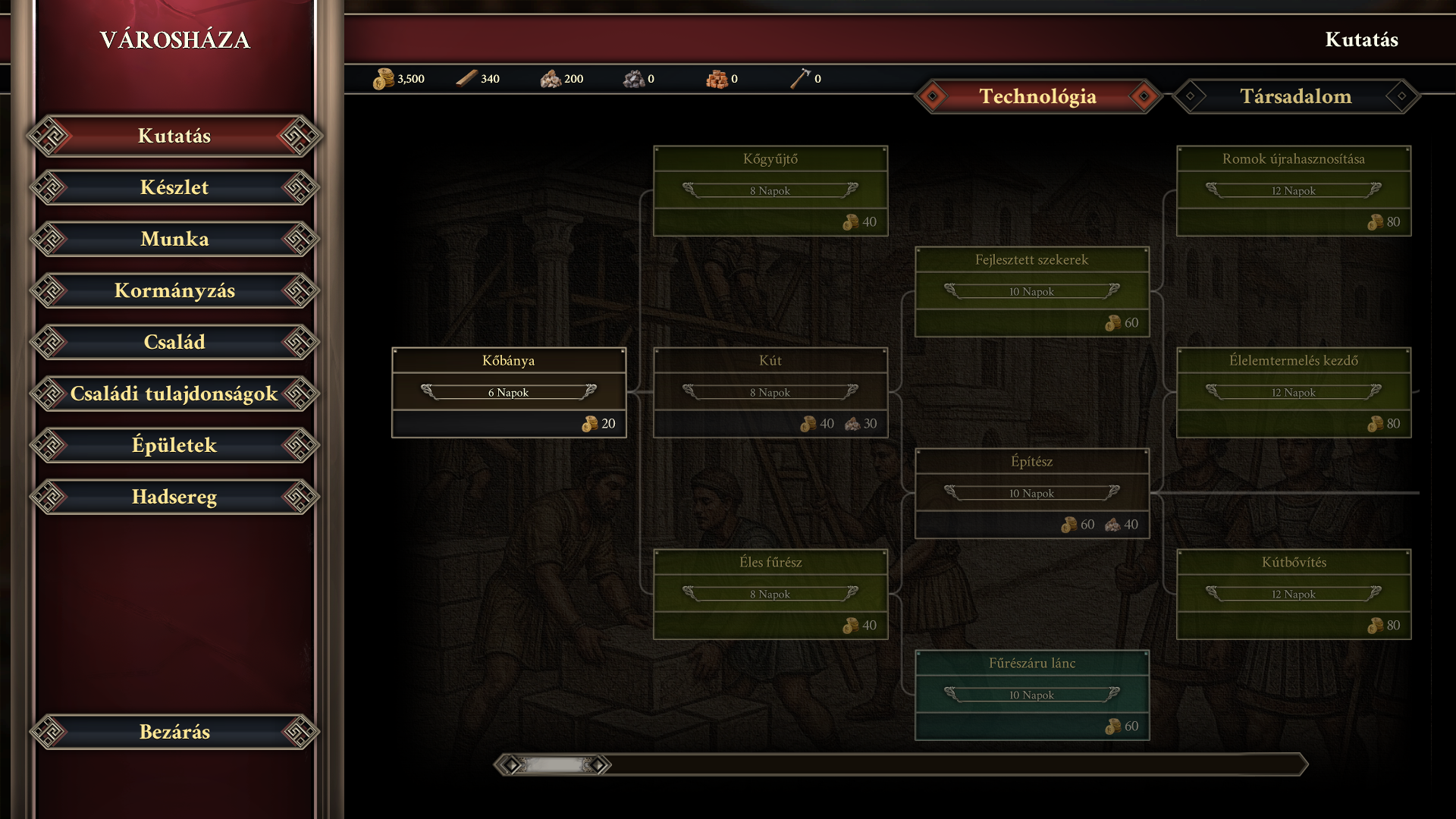This screenshot has width=1456, height=819.
Task: Choose Romok újrahasznosítása technology
Action: (x=1294, y=190)
